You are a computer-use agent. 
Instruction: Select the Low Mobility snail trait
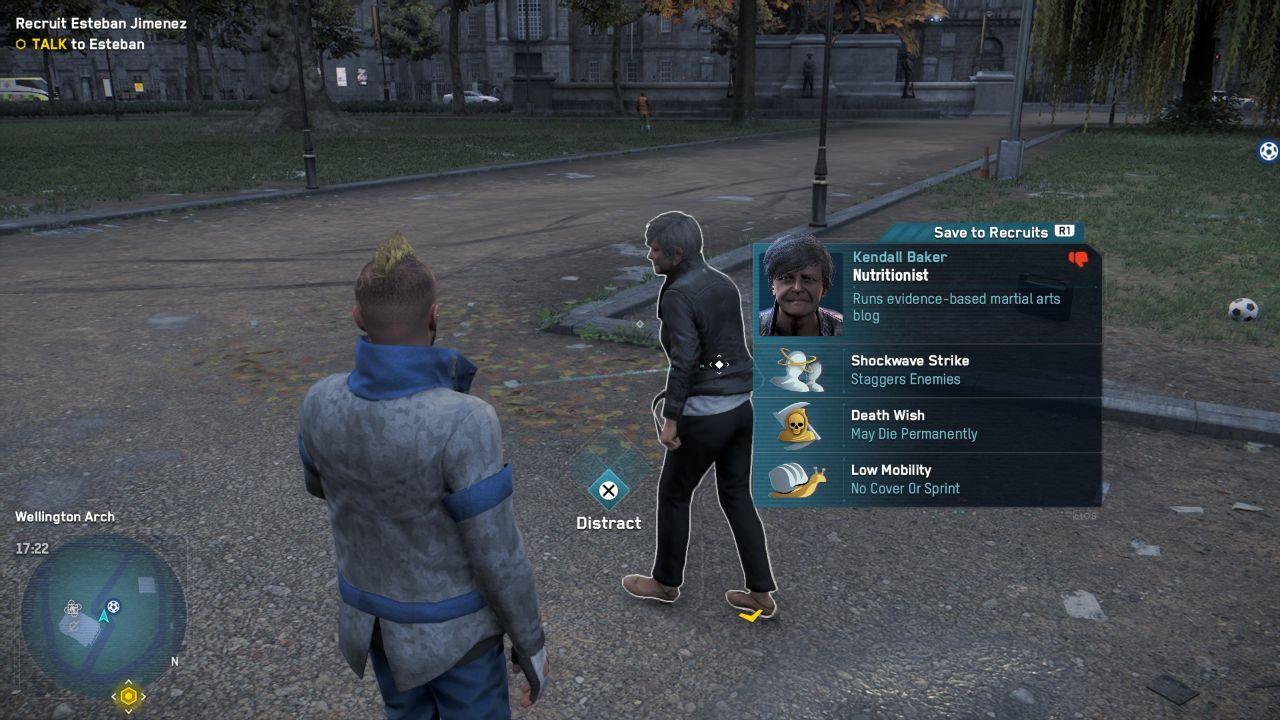click(x=926, y=479)
